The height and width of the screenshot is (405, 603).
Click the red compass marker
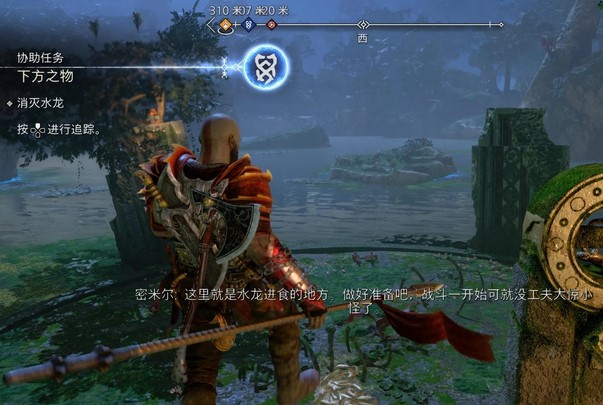point(271,24)
